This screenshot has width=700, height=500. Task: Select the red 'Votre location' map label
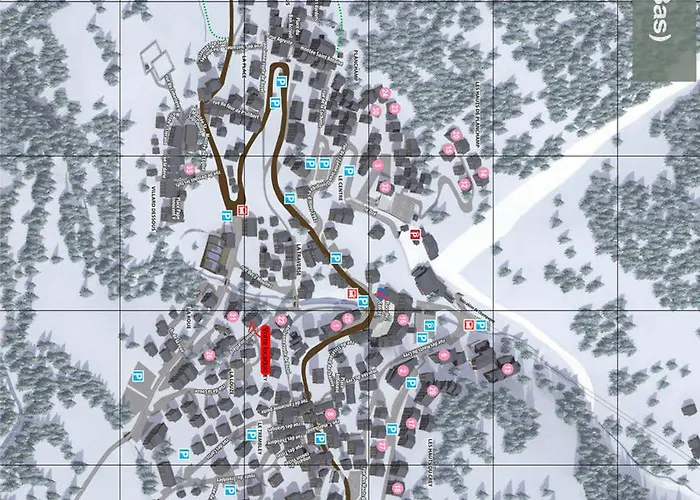265,350
